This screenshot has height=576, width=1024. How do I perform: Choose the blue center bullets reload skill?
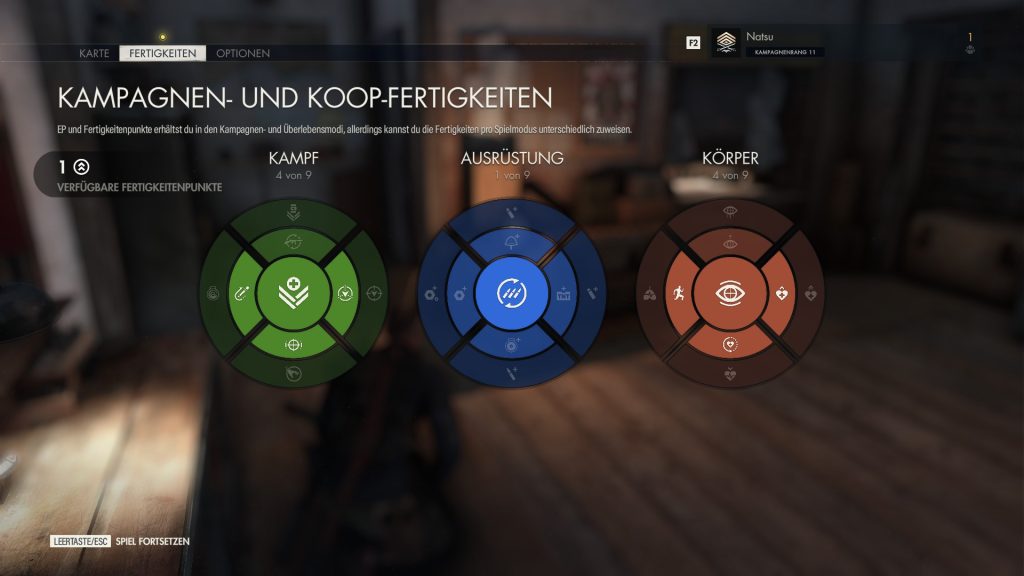coord(511,293)
